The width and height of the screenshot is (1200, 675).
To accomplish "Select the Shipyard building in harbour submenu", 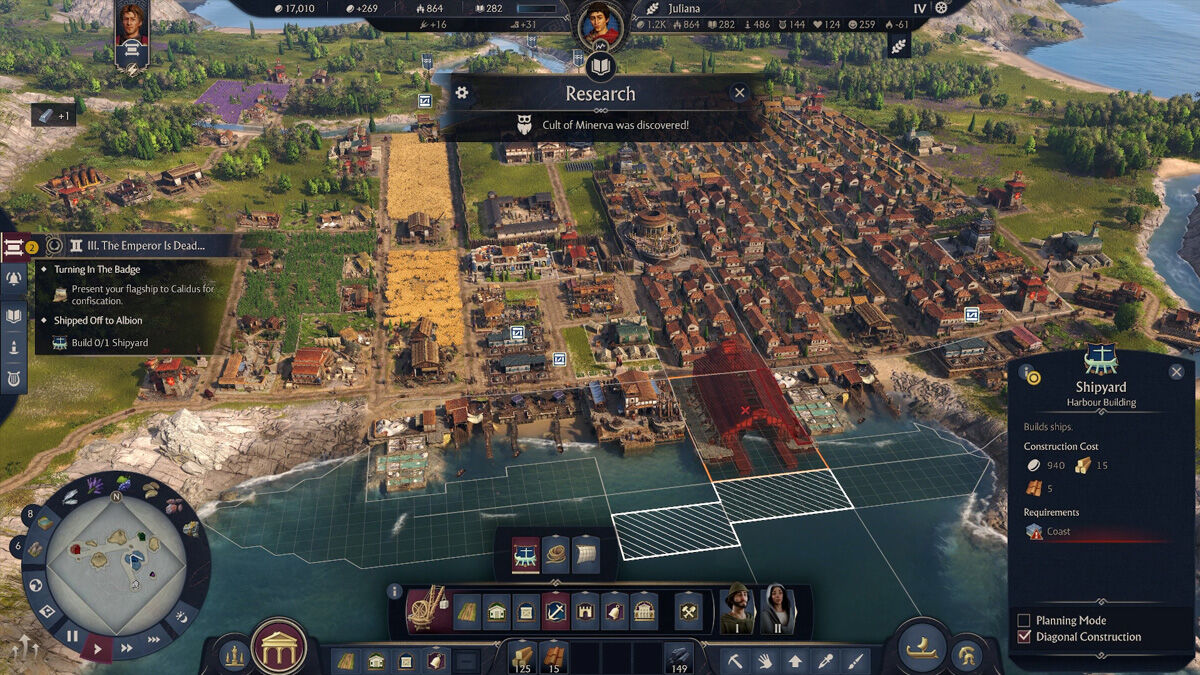I will click(526, 553).
